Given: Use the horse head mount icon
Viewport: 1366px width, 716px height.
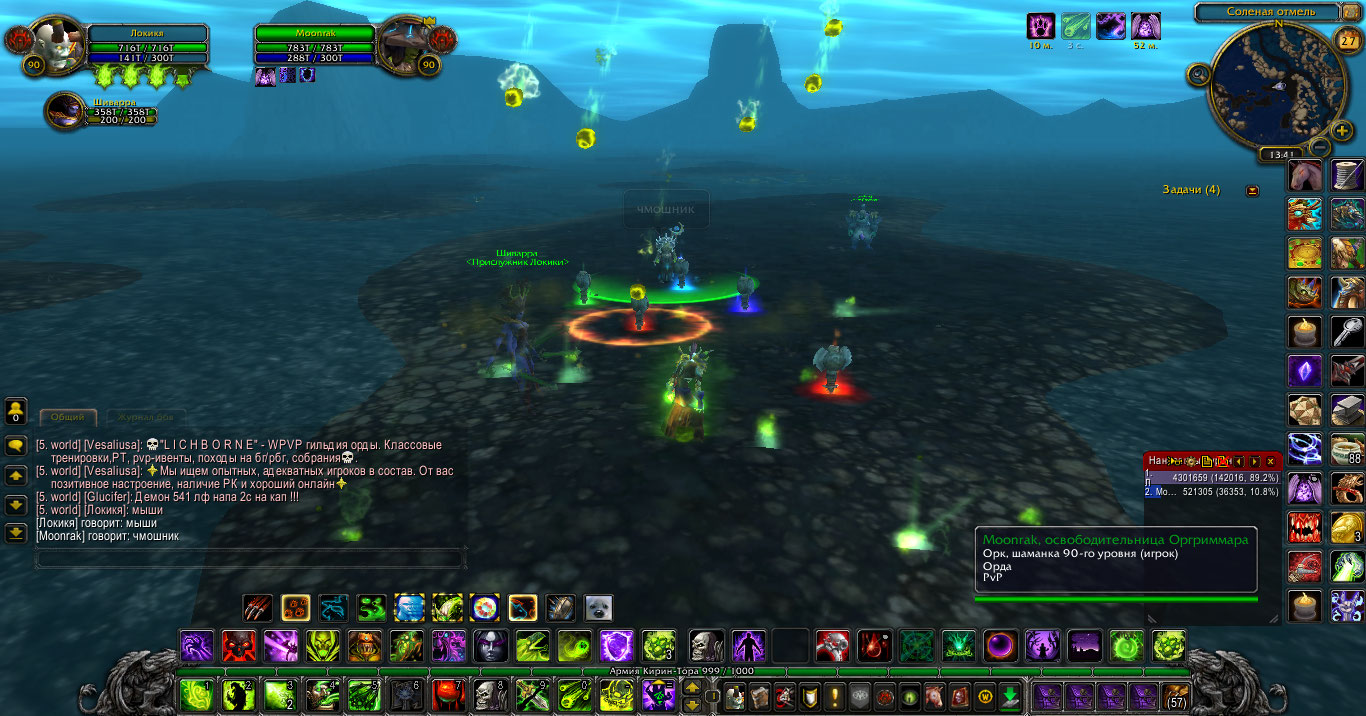Looking at the screenshot, I should click(1304, 175).
